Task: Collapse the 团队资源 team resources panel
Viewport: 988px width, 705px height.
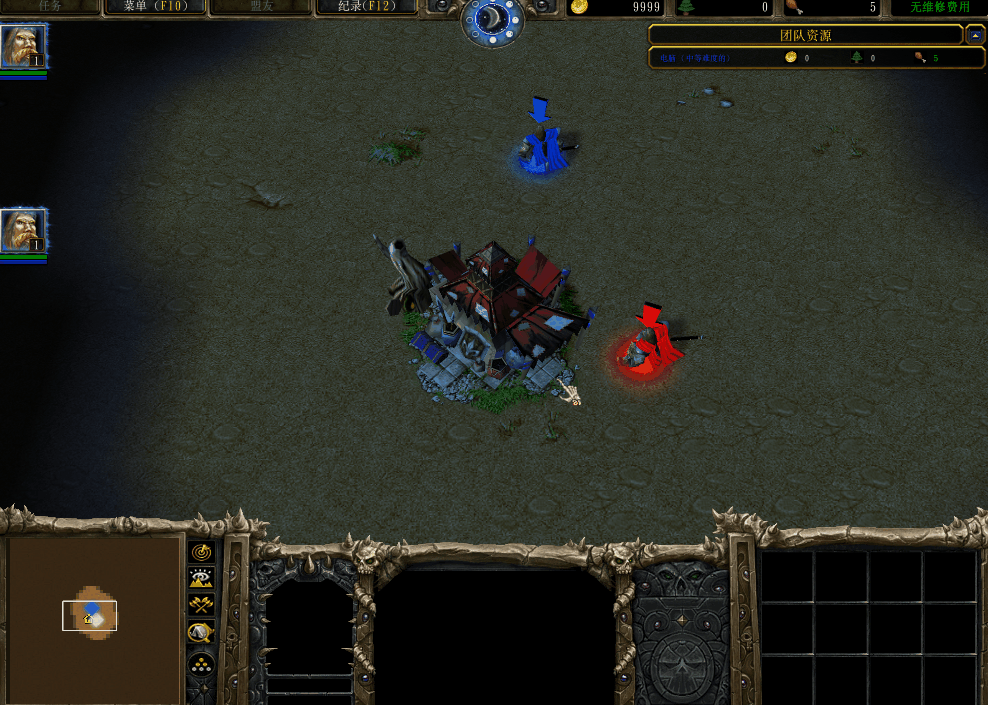Action: click(x=976, y=35)
